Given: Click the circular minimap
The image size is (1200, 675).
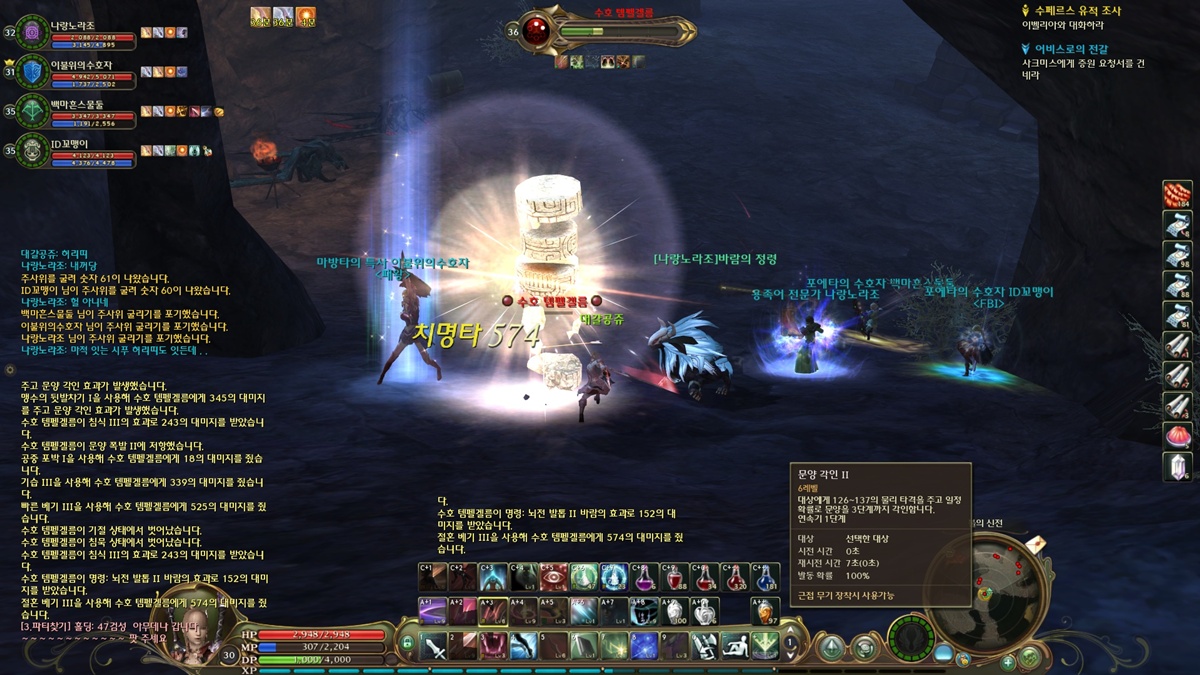Looking at the screenshot, I should tap(985, 580).
